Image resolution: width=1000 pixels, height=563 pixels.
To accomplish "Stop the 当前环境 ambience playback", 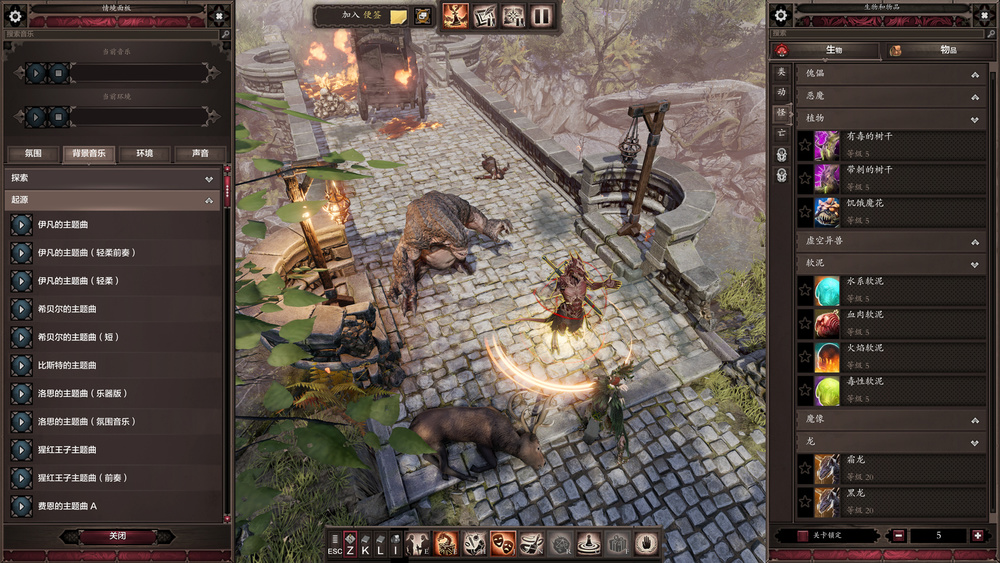I will (x=59, y=117).
